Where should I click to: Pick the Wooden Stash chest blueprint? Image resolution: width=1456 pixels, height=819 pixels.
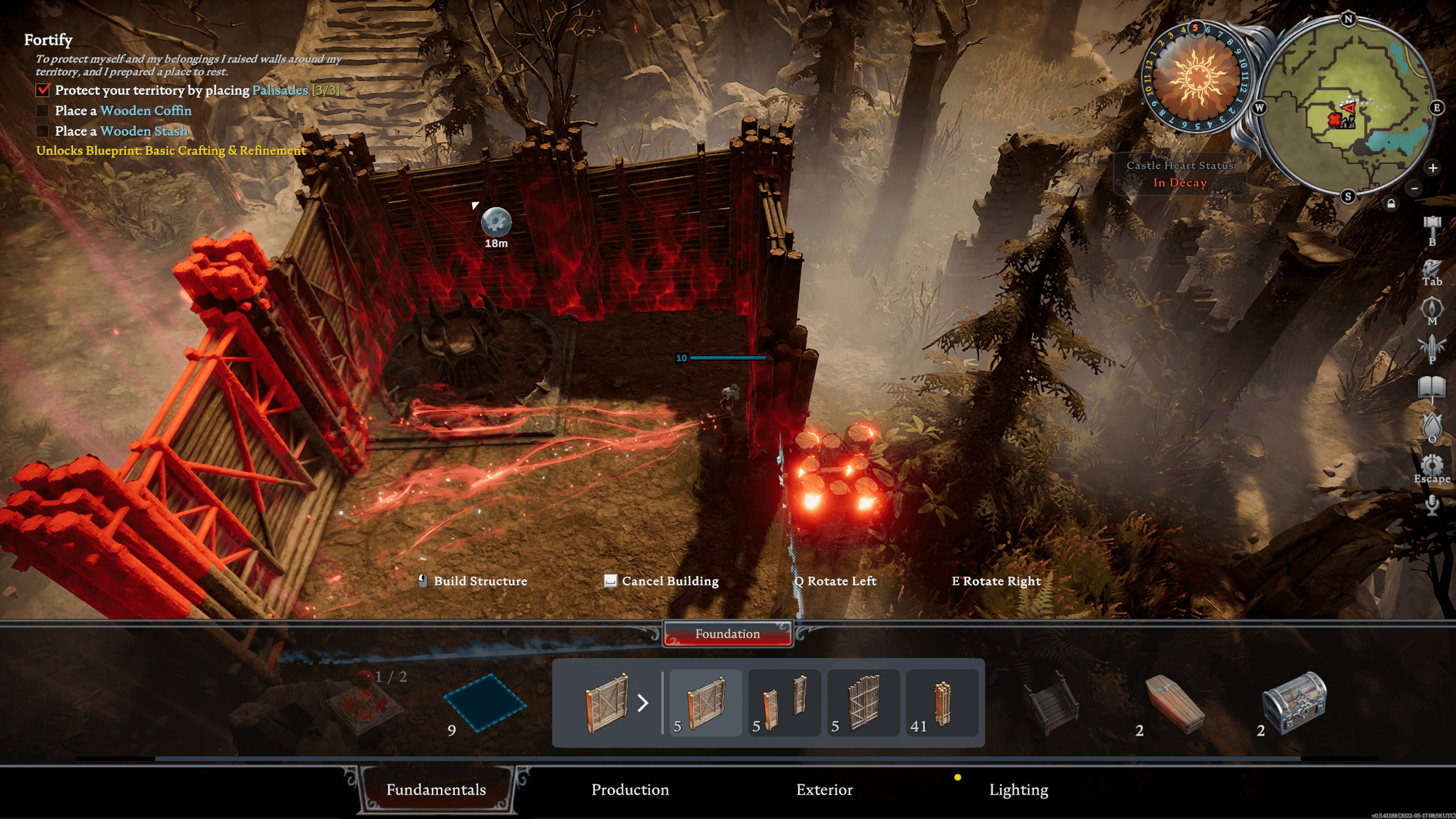click(x=1294, y=702)
